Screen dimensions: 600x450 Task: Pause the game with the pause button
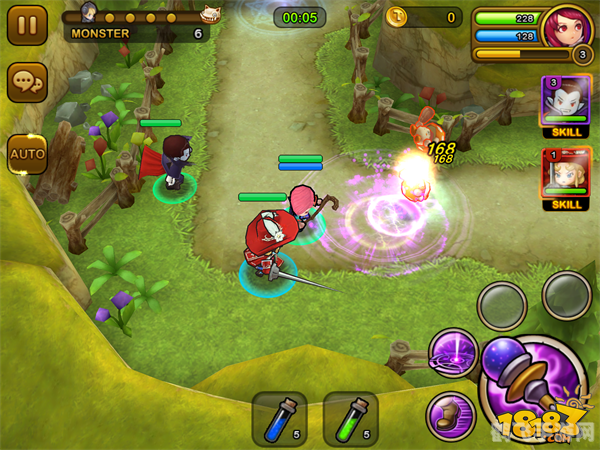point(27,24)
